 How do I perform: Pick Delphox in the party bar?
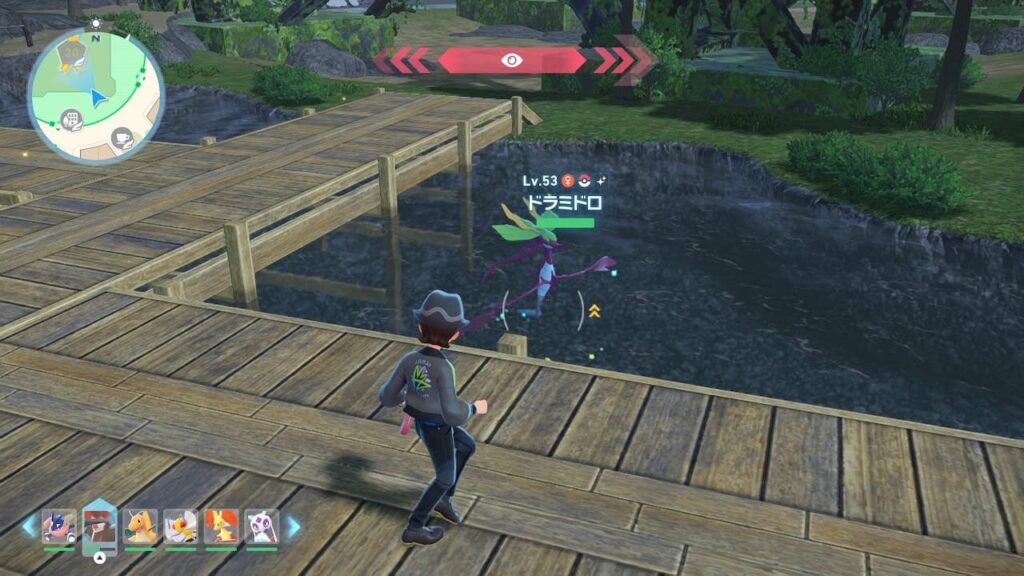(x=221, y=526)
